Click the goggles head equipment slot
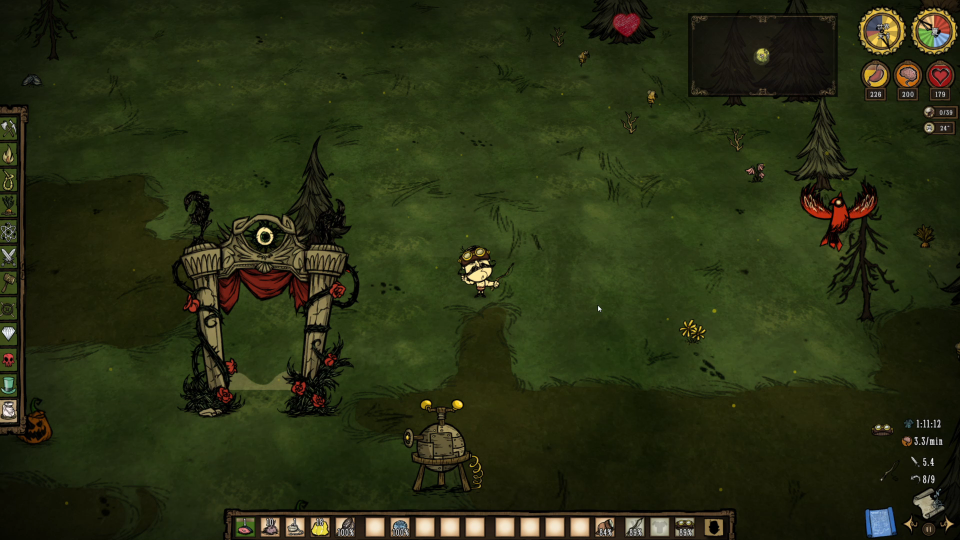The height and width of the screenshot is (540, 960). click(x=686, y=526)
